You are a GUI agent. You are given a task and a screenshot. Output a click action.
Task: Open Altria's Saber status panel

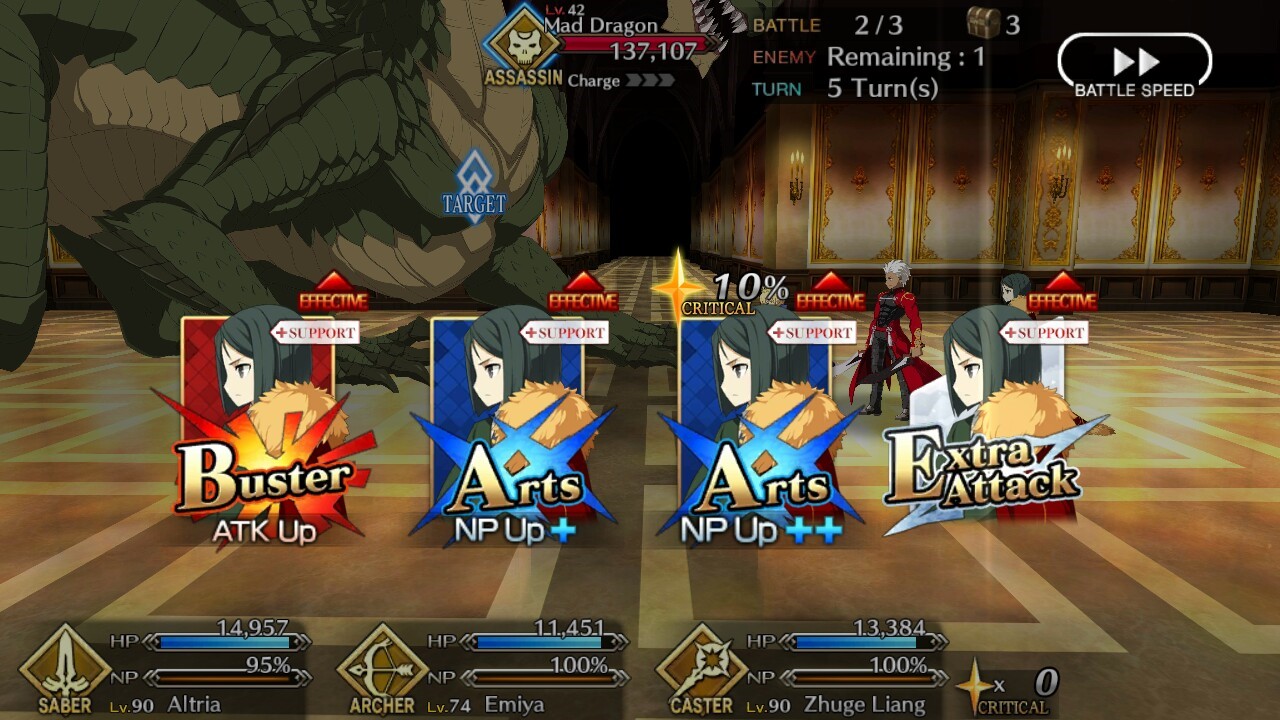165,668
